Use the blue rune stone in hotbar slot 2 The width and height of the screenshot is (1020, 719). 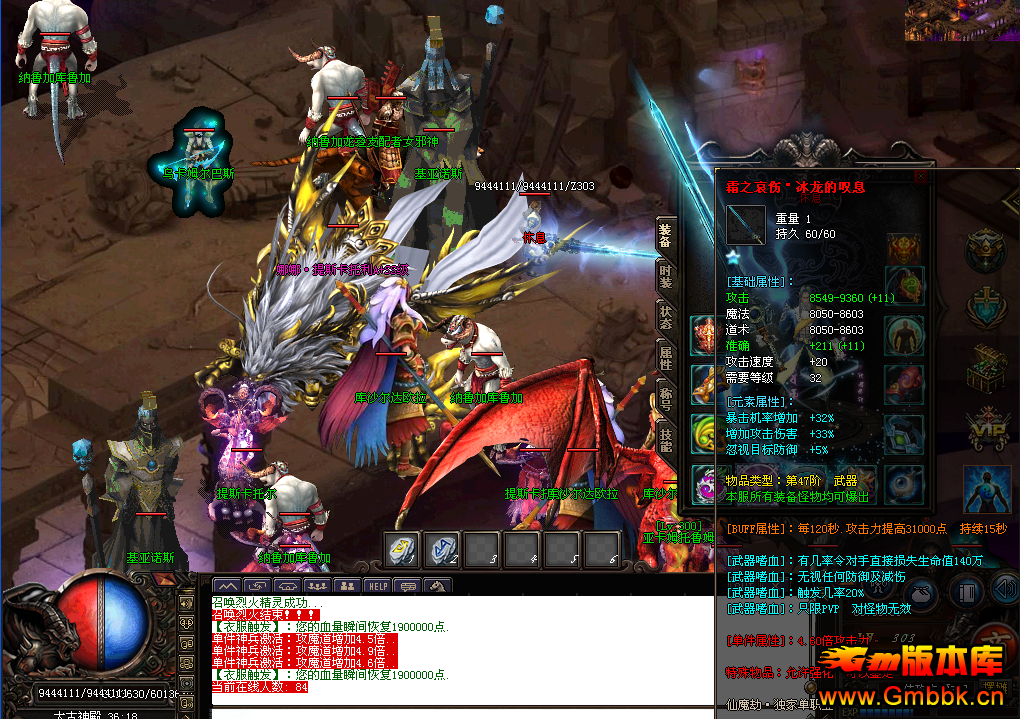click(x=441, y=548)
